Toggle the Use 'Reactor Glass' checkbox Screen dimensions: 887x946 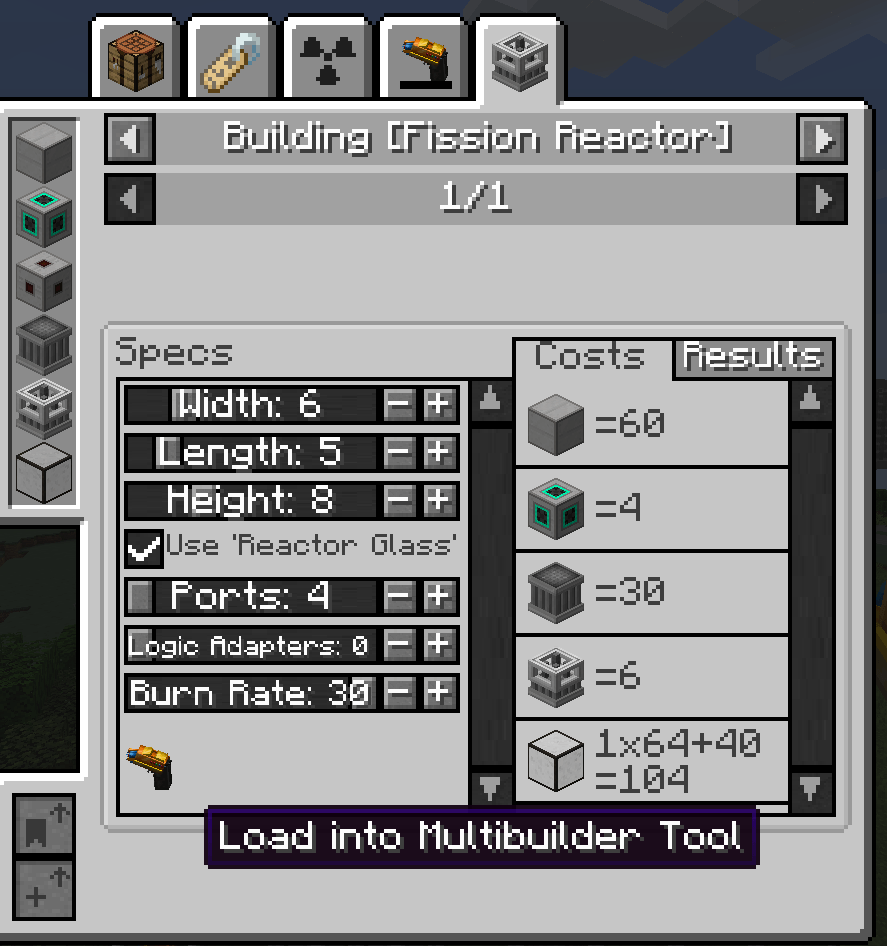tap(145, 547)
